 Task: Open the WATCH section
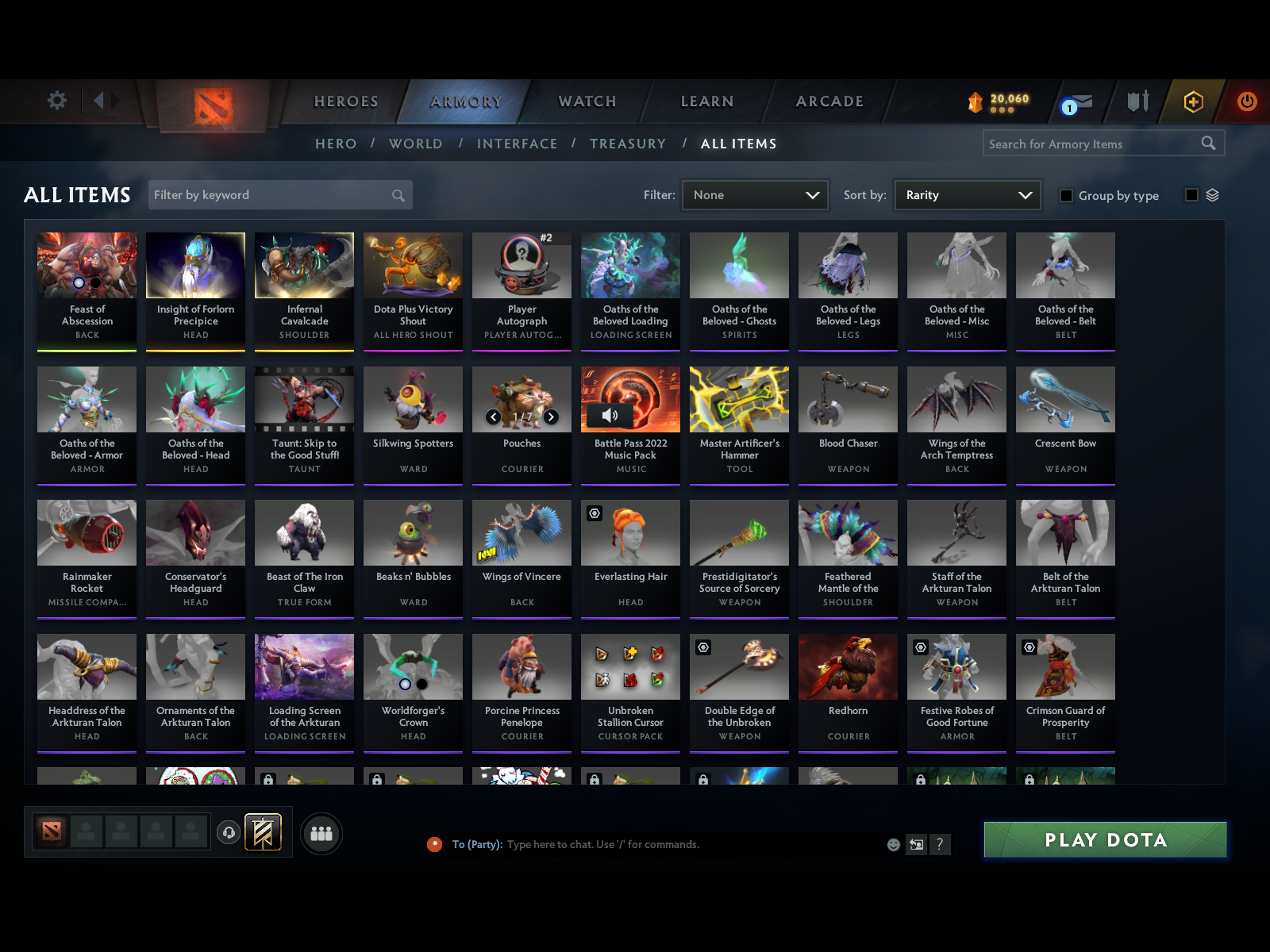[587, 102]
